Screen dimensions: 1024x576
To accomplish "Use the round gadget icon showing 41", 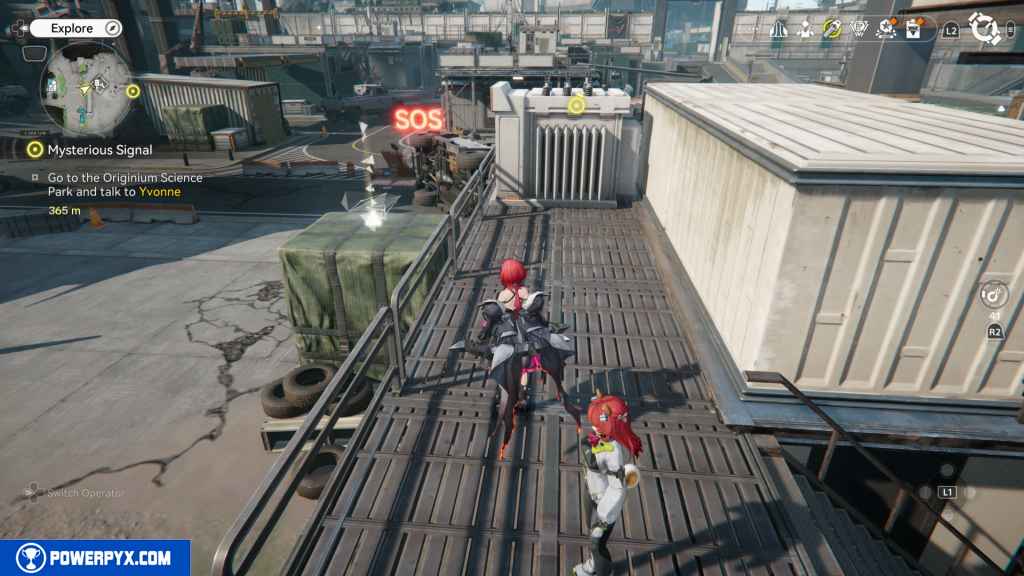I will point(994,295).
